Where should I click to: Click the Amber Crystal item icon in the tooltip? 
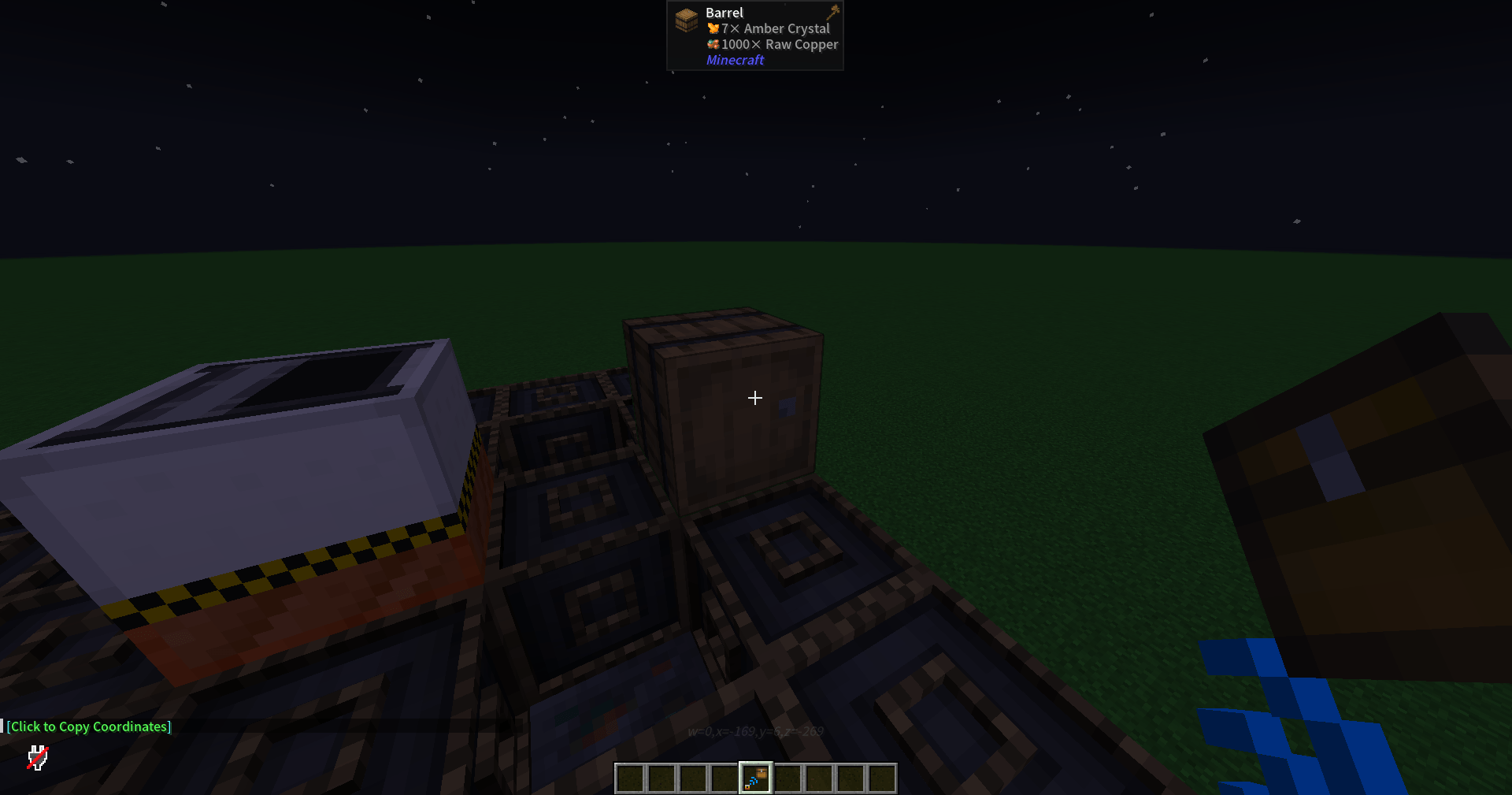[713, 28]
